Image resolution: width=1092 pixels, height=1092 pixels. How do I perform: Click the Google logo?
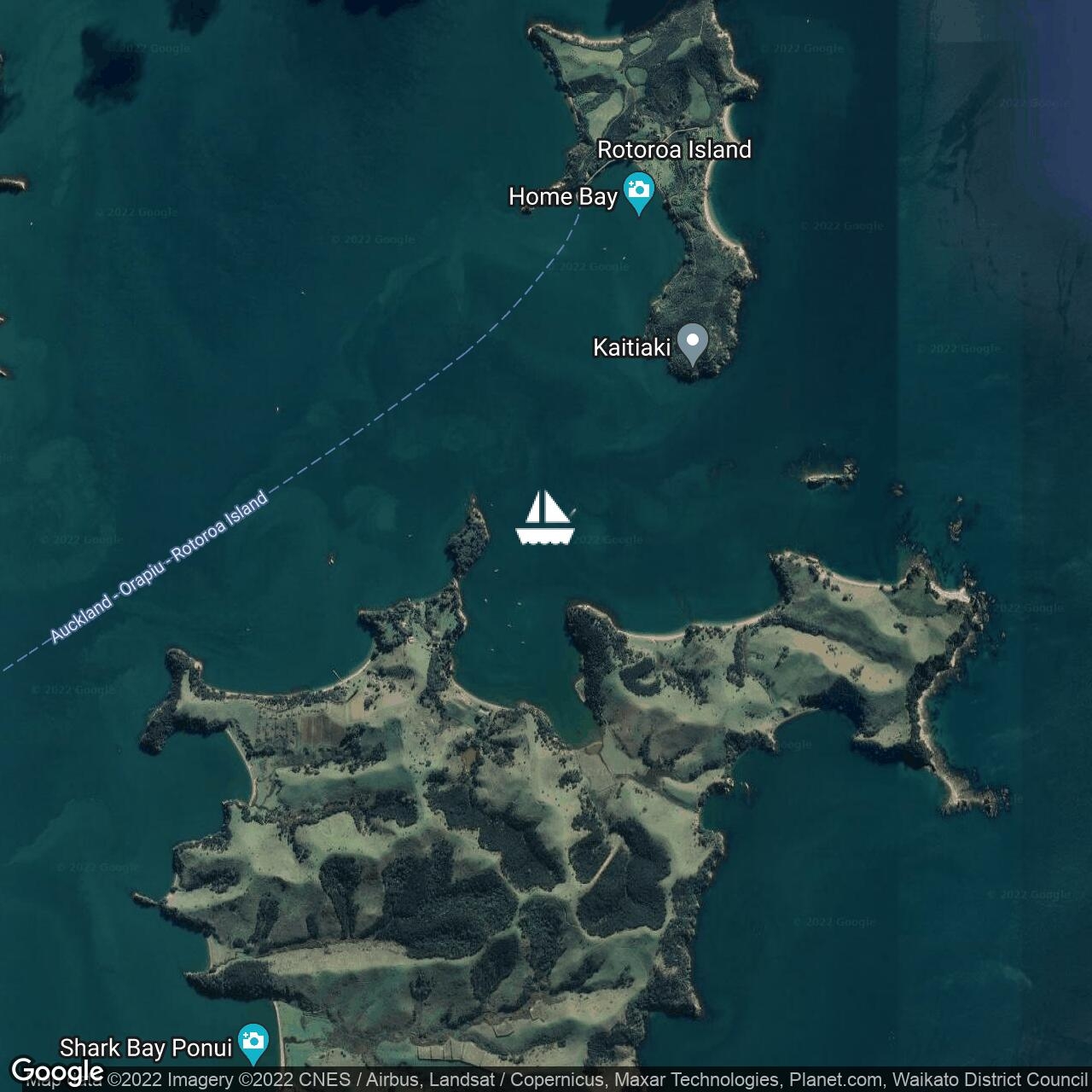coord(57,1070)
